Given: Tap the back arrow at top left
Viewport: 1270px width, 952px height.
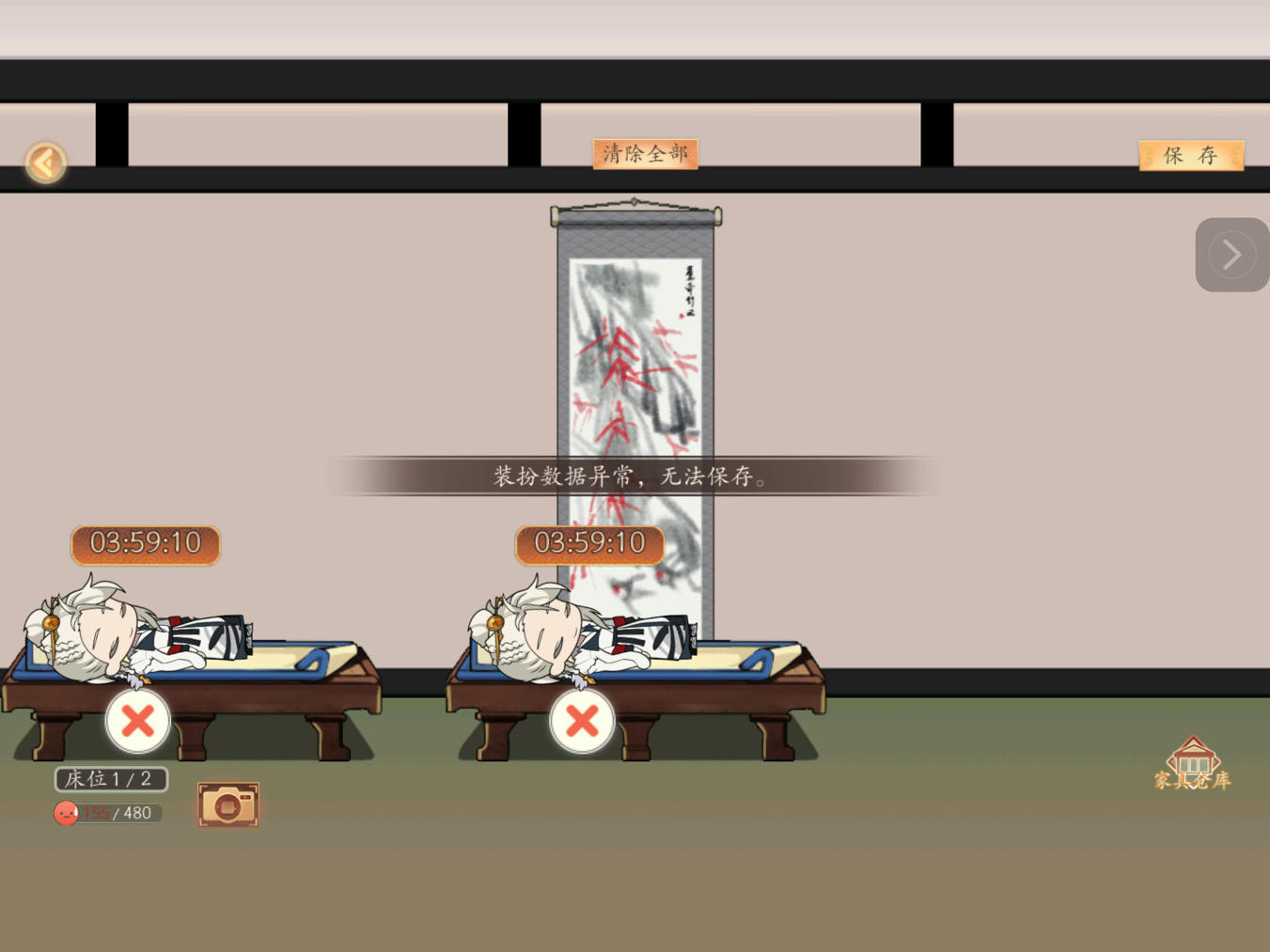Looking at the screenshot, I should [44, 162].
